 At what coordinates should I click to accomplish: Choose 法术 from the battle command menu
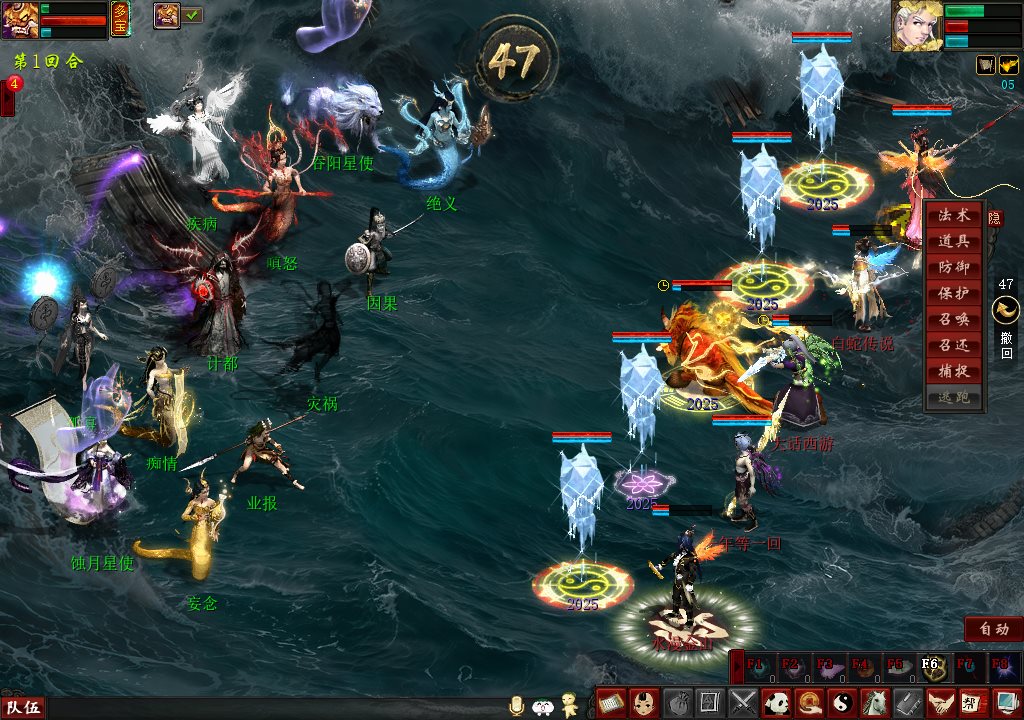coord(954,216)
